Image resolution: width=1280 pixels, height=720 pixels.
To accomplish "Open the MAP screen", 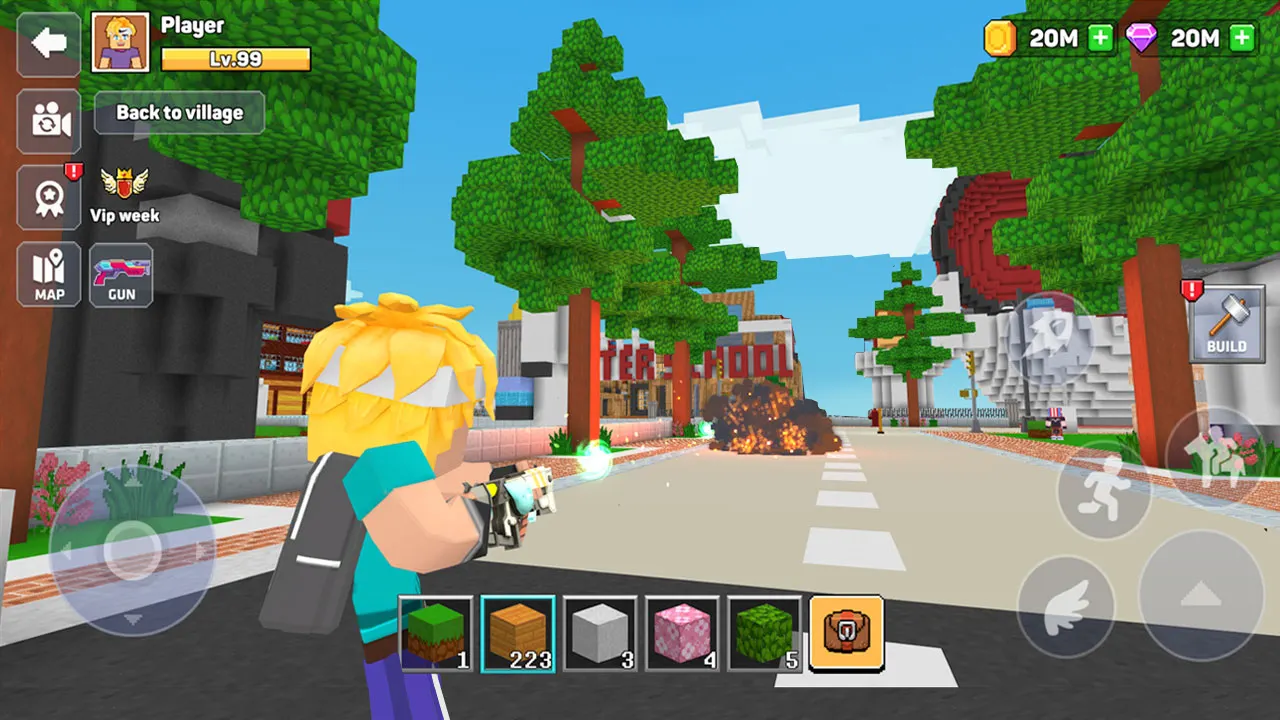I will pos(48,275).
